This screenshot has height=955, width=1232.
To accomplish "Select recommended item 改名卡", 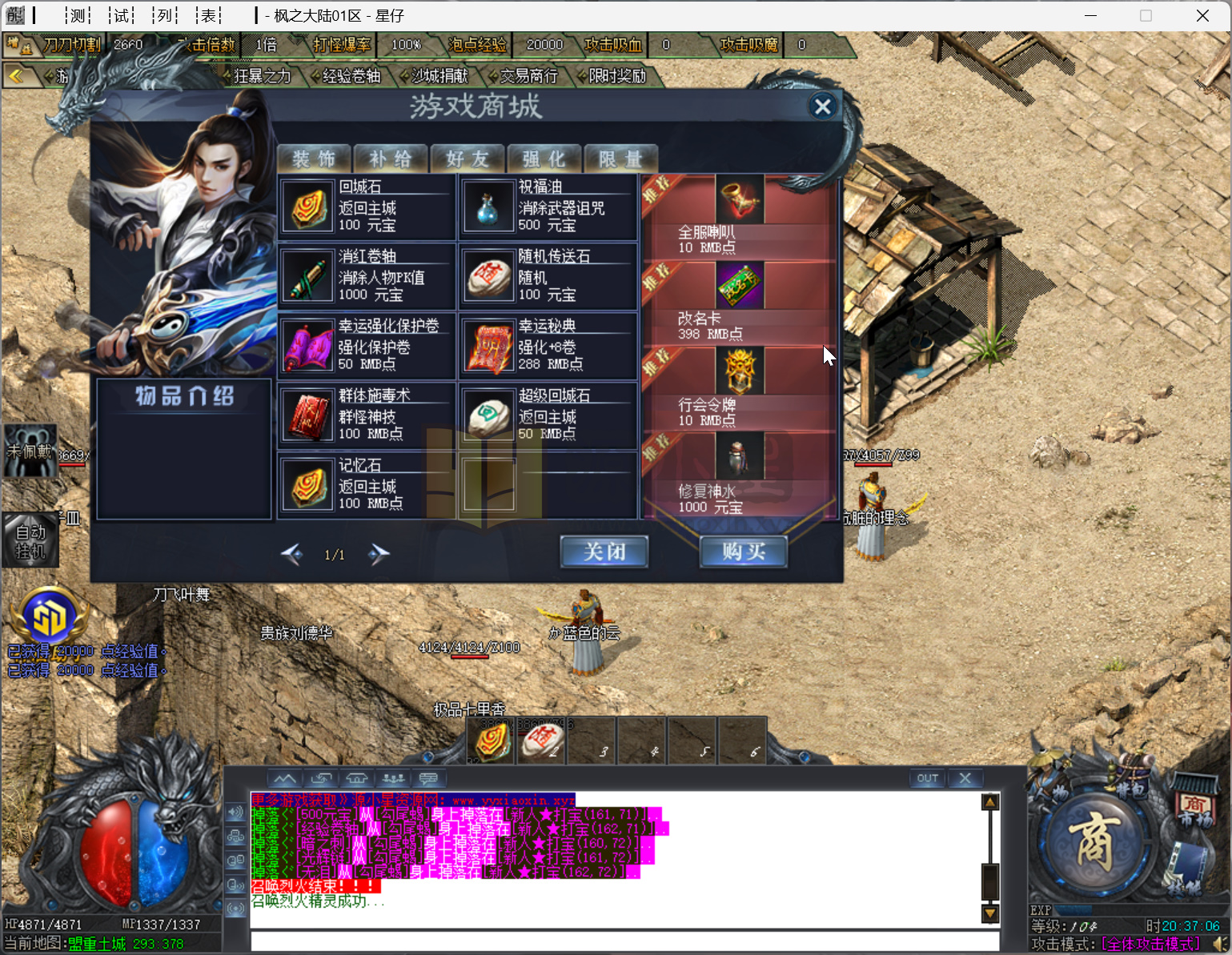I will click(739, 287).
